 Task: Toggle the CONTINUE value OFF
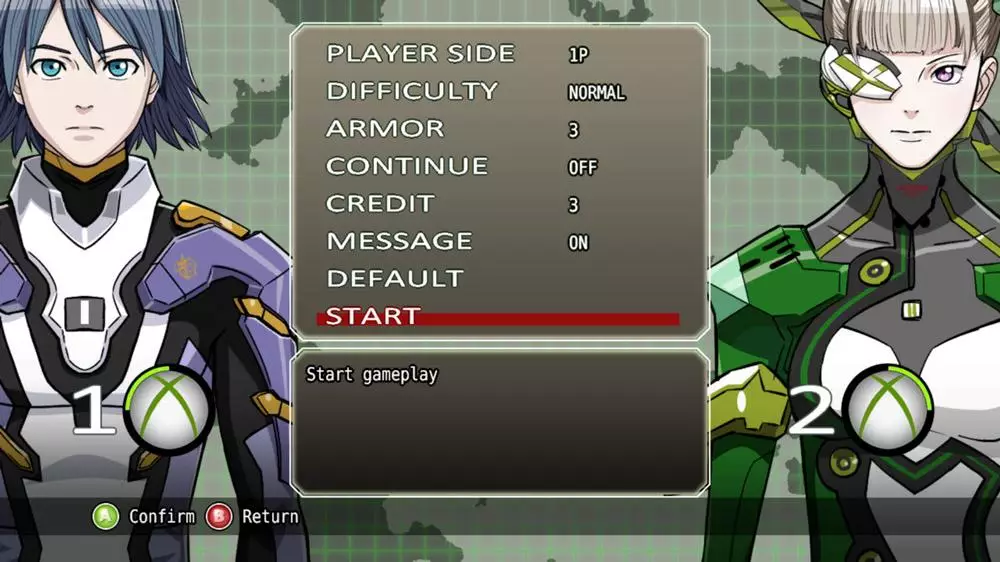582,168
